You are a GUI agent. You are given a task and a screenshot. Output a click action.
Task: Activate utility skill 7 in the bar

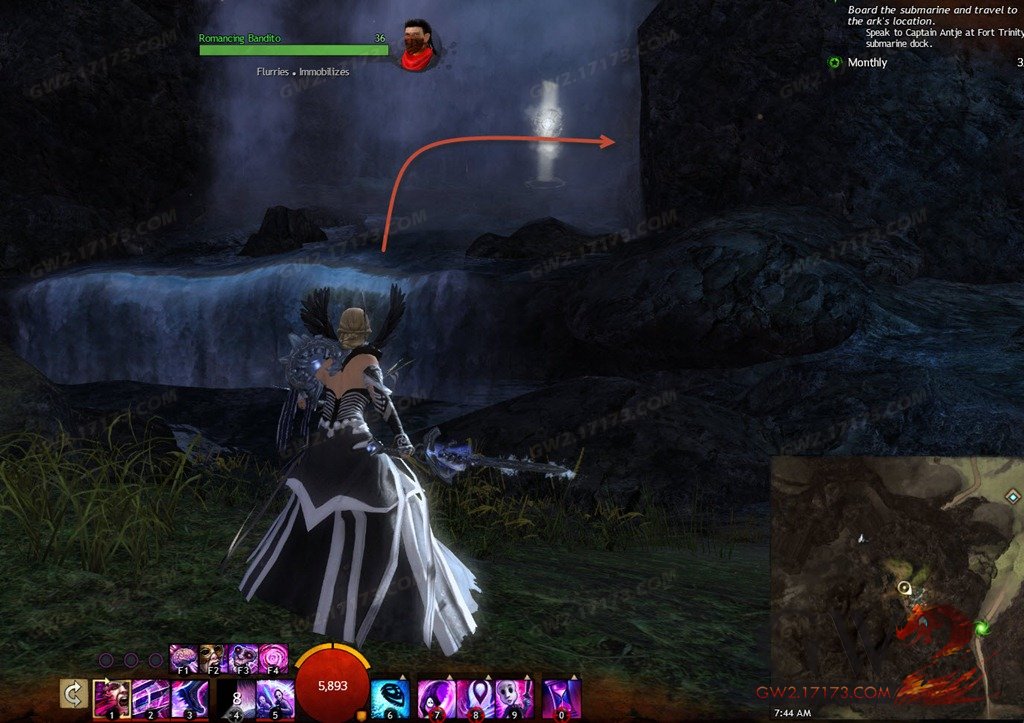(x=437, y=698)
